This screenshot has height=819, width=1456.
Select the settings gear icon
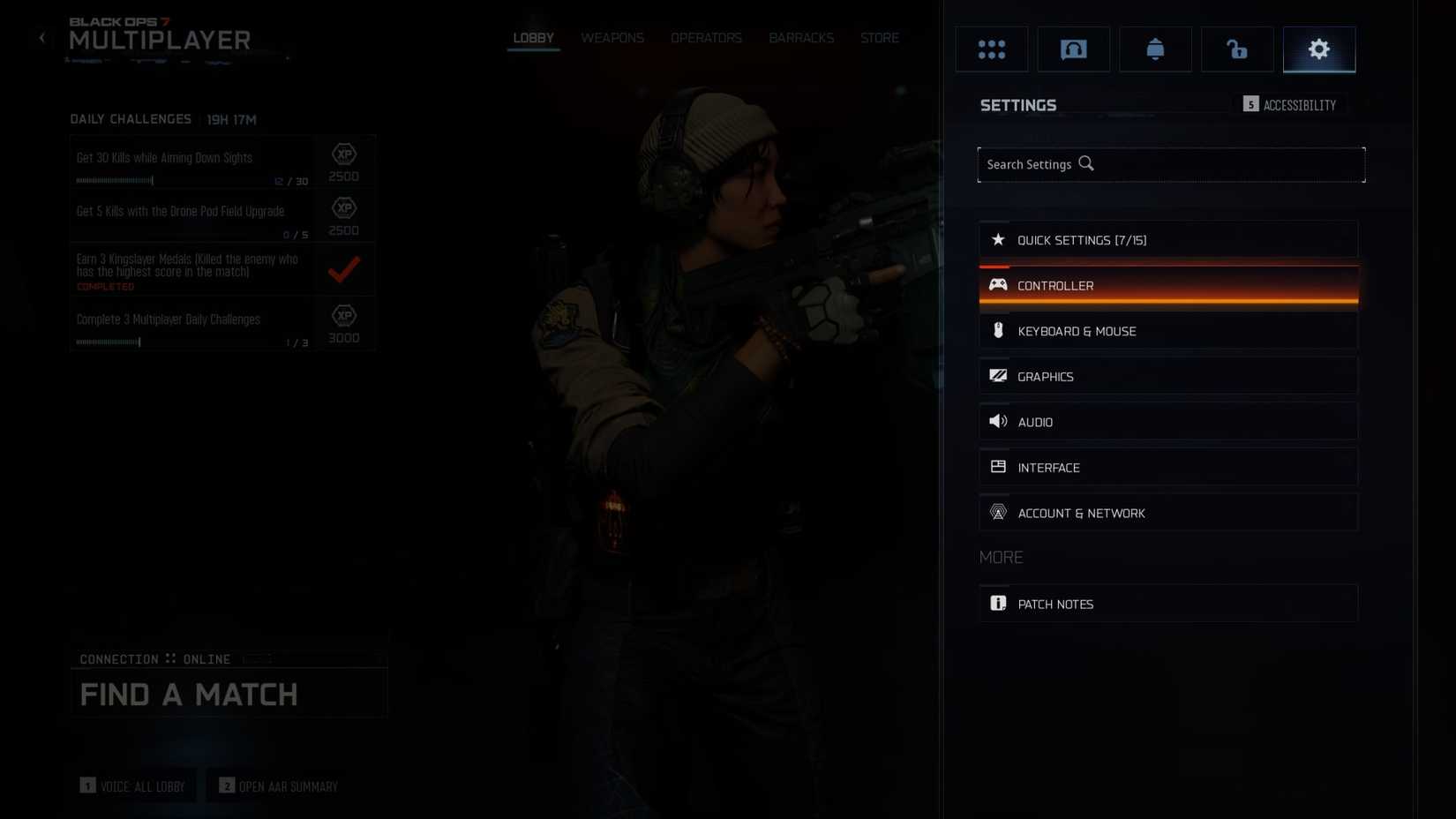(x=1318, y=49)
